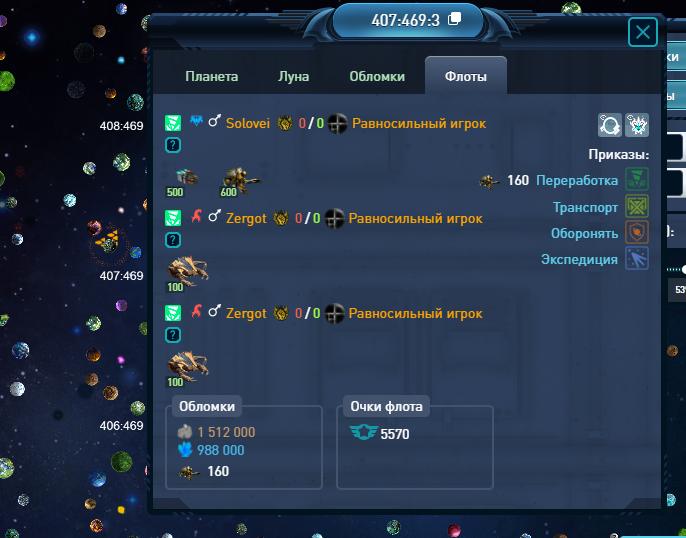Select Solovei's 600-unit ship stack

tap(239, 181)
